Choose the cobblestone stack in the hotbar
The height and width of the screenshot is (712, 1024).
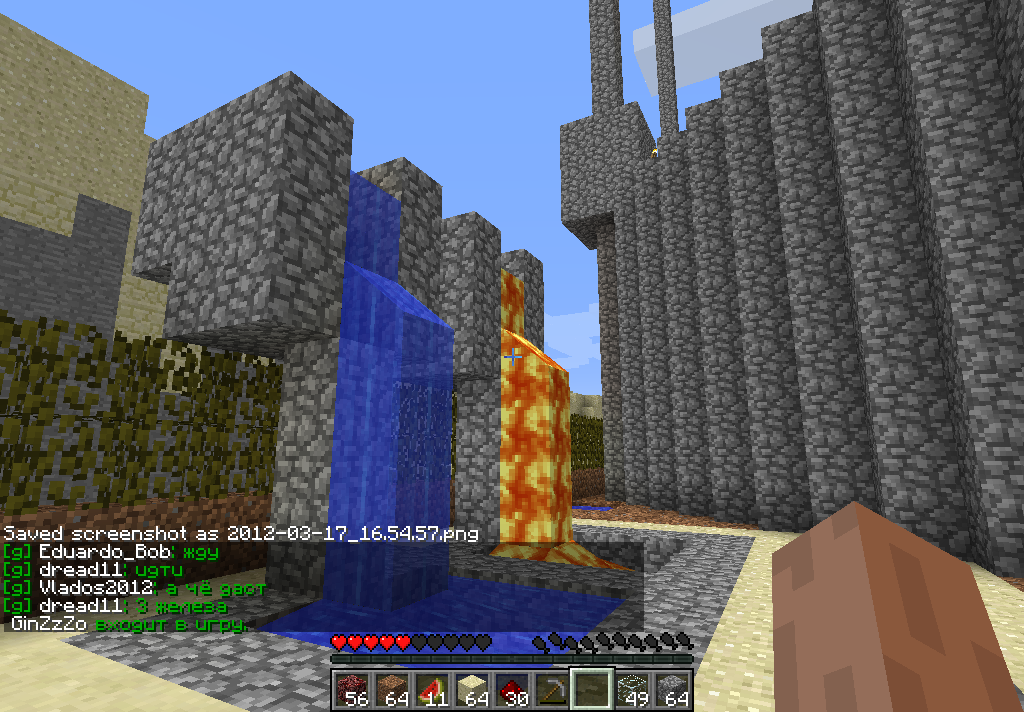(x=671, y=689)
